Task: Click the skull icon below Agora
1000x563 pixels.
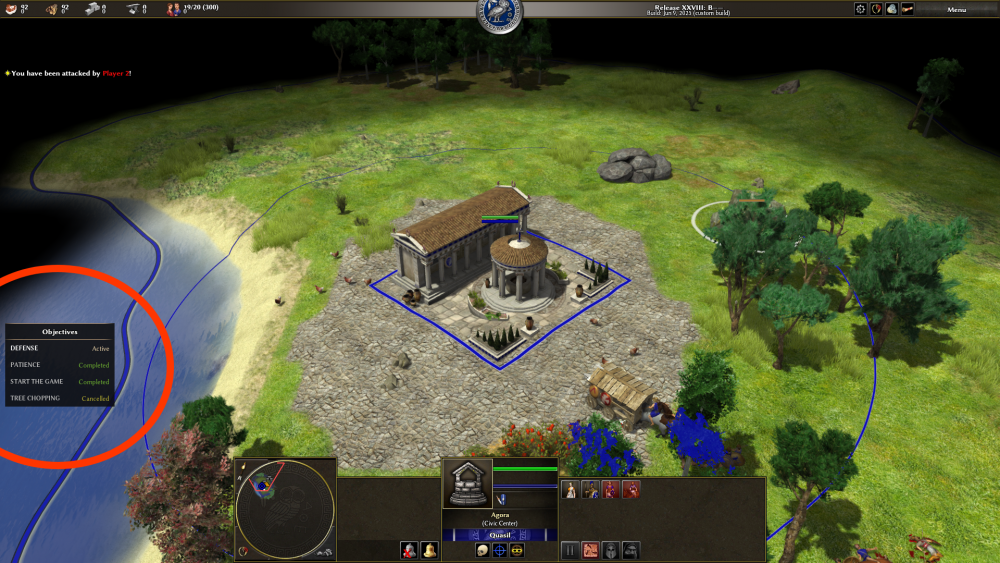Action: [x=481, y=550]
